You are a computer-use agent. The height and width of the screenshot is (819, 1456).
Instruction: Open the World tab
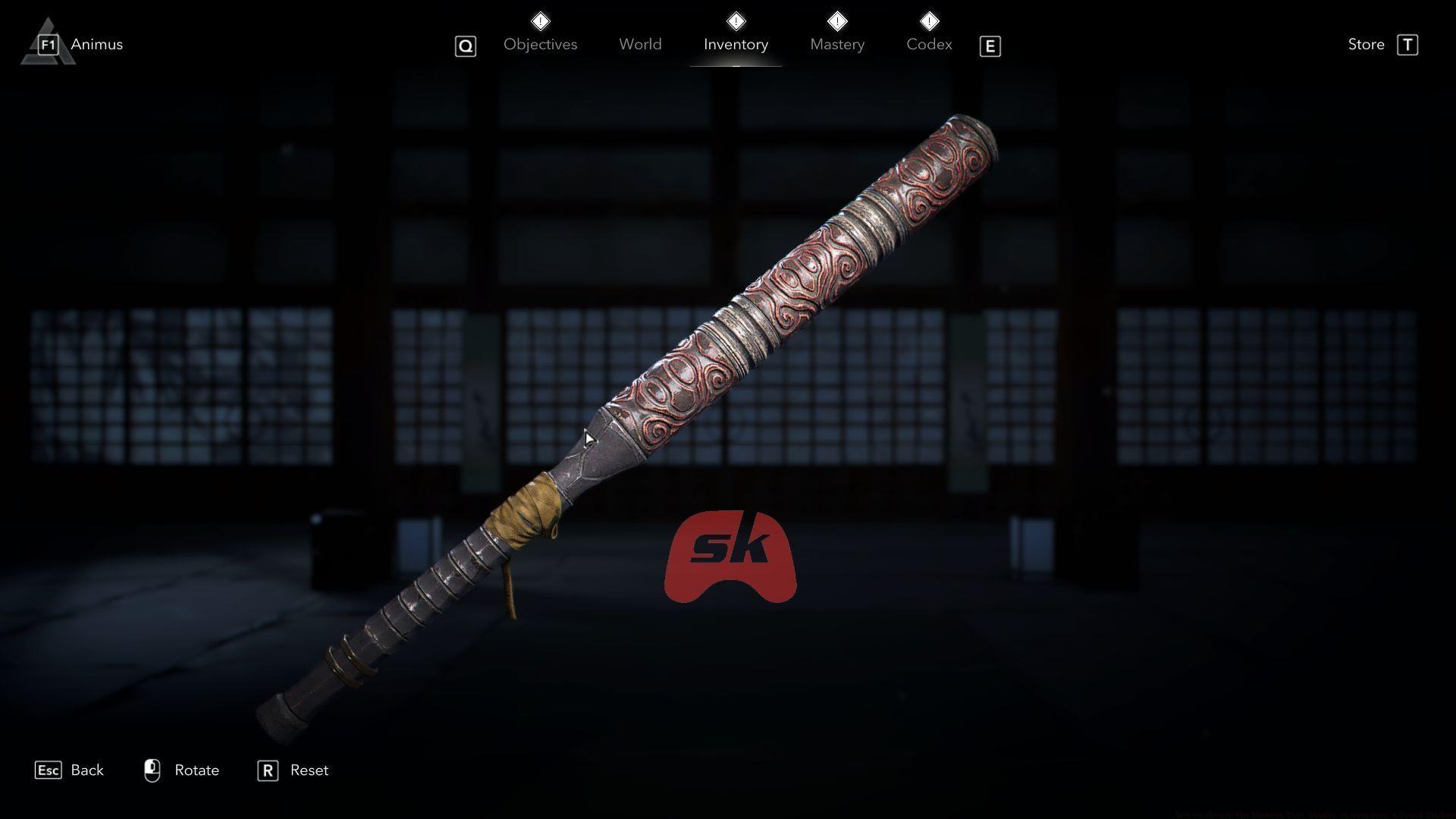click(x=640, y=44)
